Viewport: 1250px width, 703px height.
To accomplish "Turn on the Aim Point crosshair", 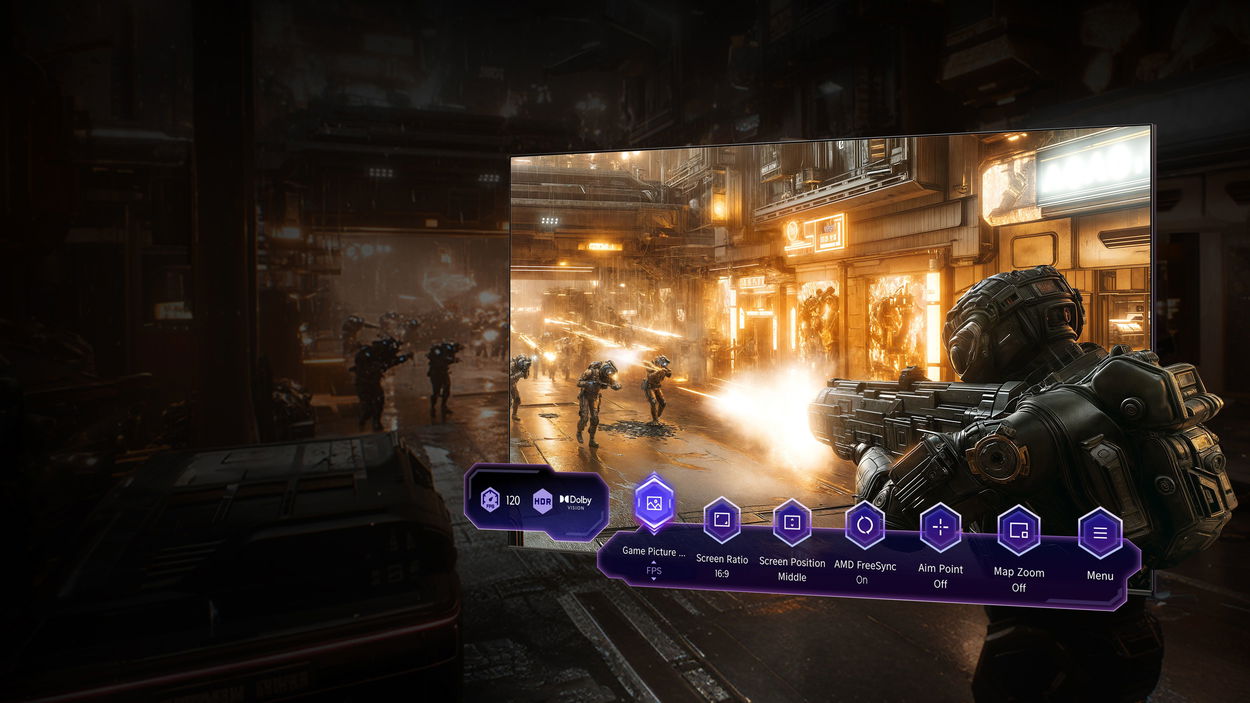I will tap(940, 527).
